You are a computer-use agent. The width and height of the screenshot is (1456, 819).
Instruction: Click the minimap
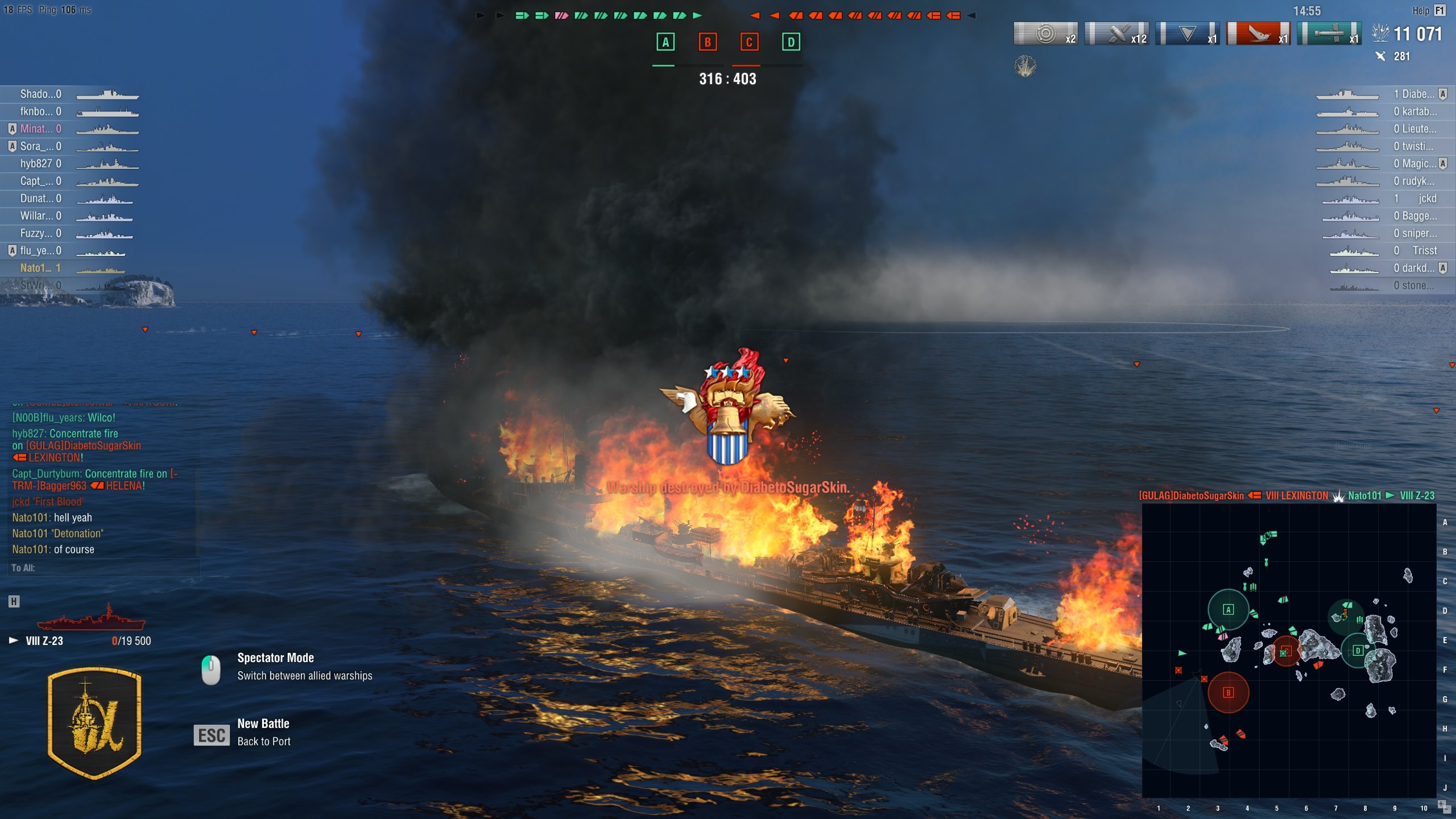point(1289,650)
